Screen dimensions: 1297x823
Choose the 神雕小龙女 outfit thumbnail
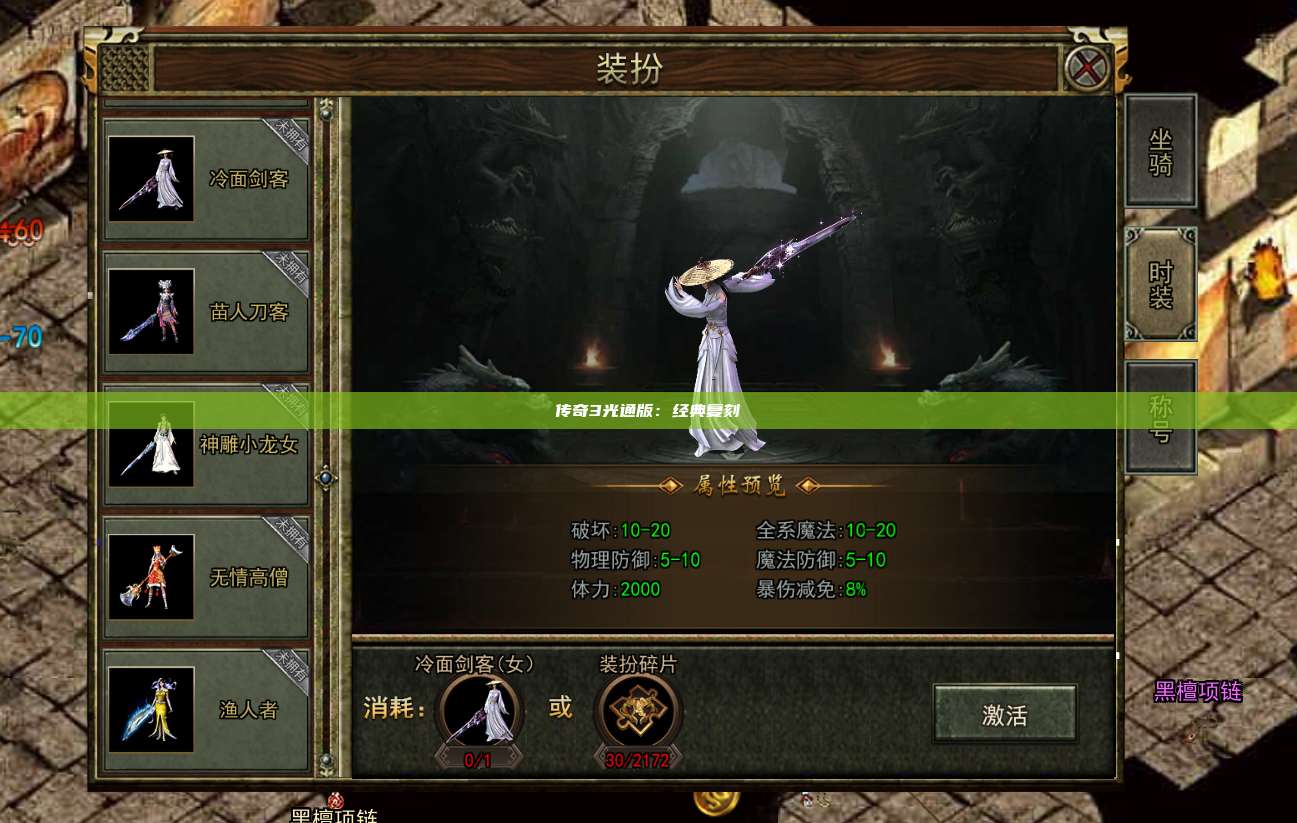point(151,445)
